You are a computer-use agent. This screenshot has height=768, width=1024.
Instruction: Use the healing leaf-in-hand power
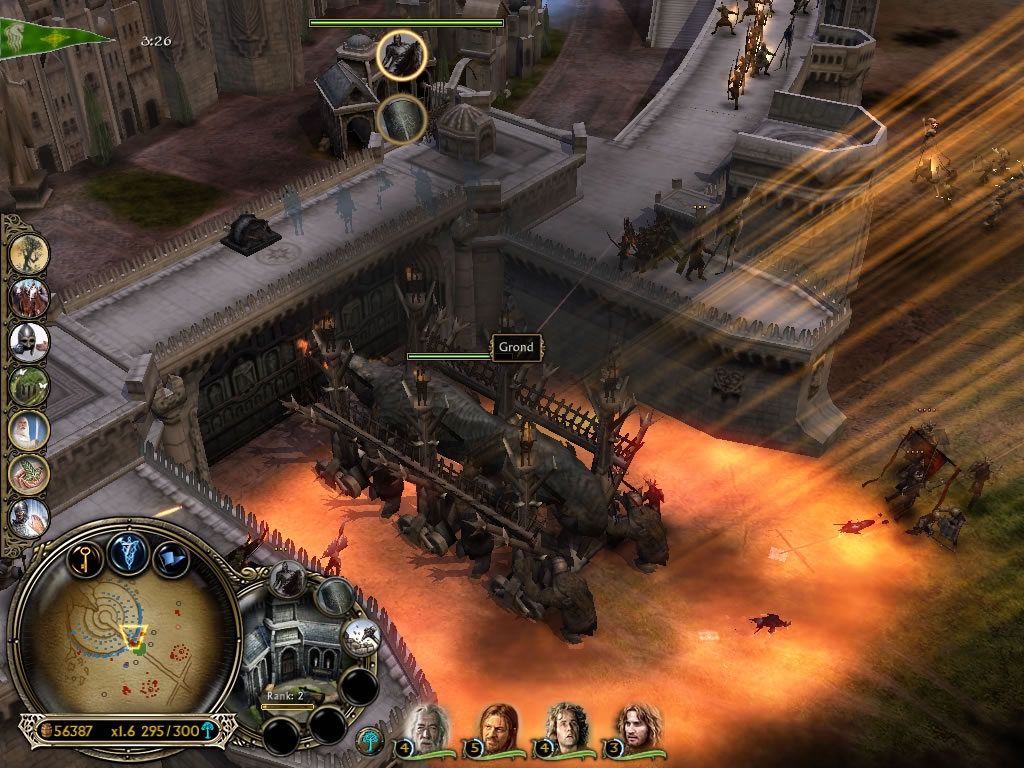[30, 473]
